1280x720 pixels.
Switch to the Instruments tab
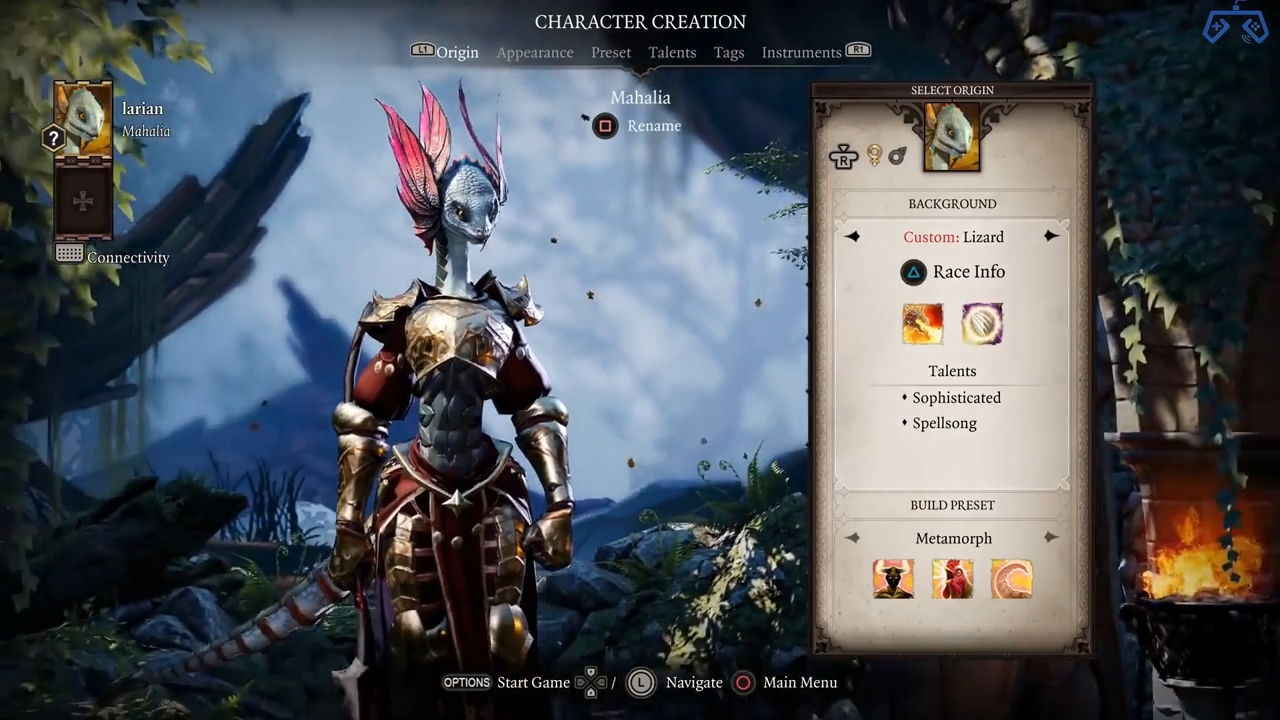point(801,52)
